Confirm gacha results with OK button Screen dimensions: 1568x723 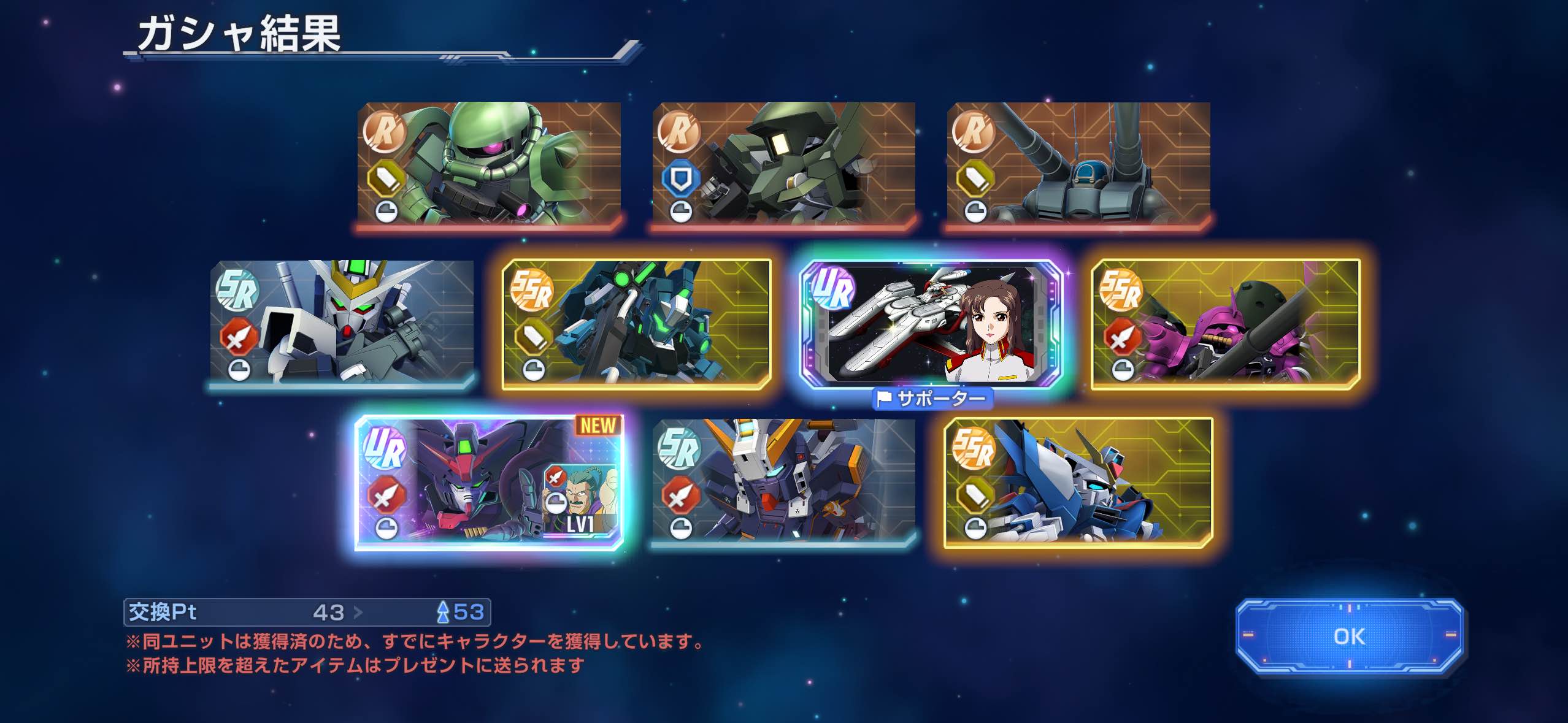[x=1350, y=637]
